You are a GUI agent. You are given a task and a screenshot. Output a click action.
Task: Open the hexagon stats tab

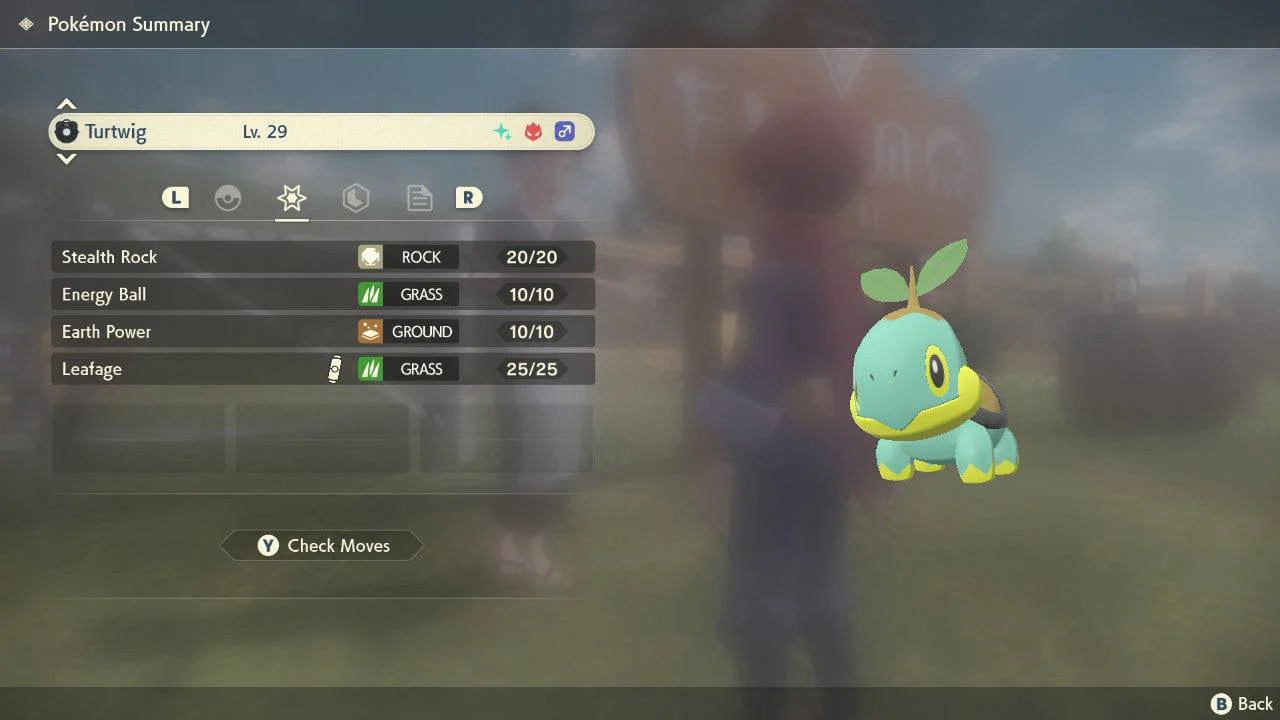point(356,198)
